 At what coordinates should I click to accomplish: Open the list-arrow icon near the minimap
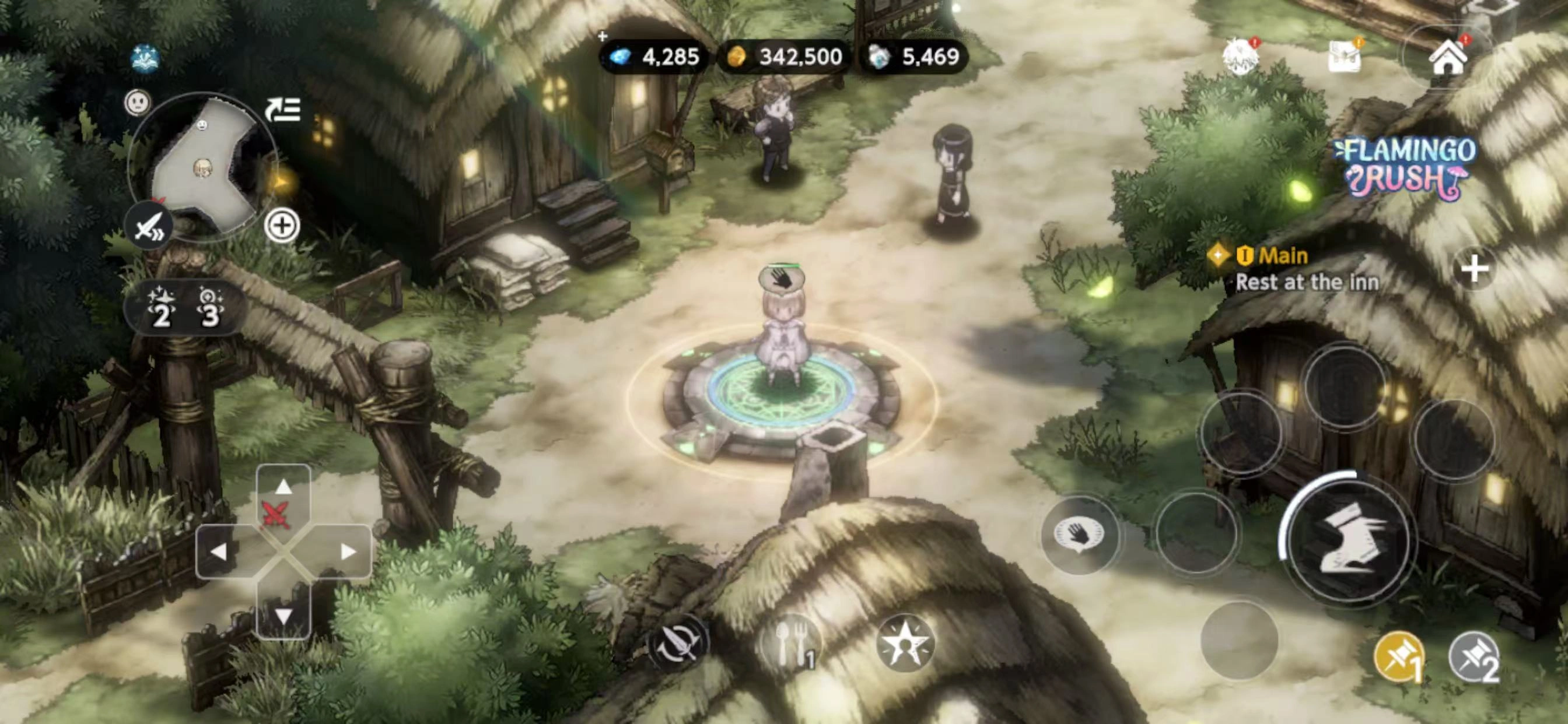(x=283, y=110)
